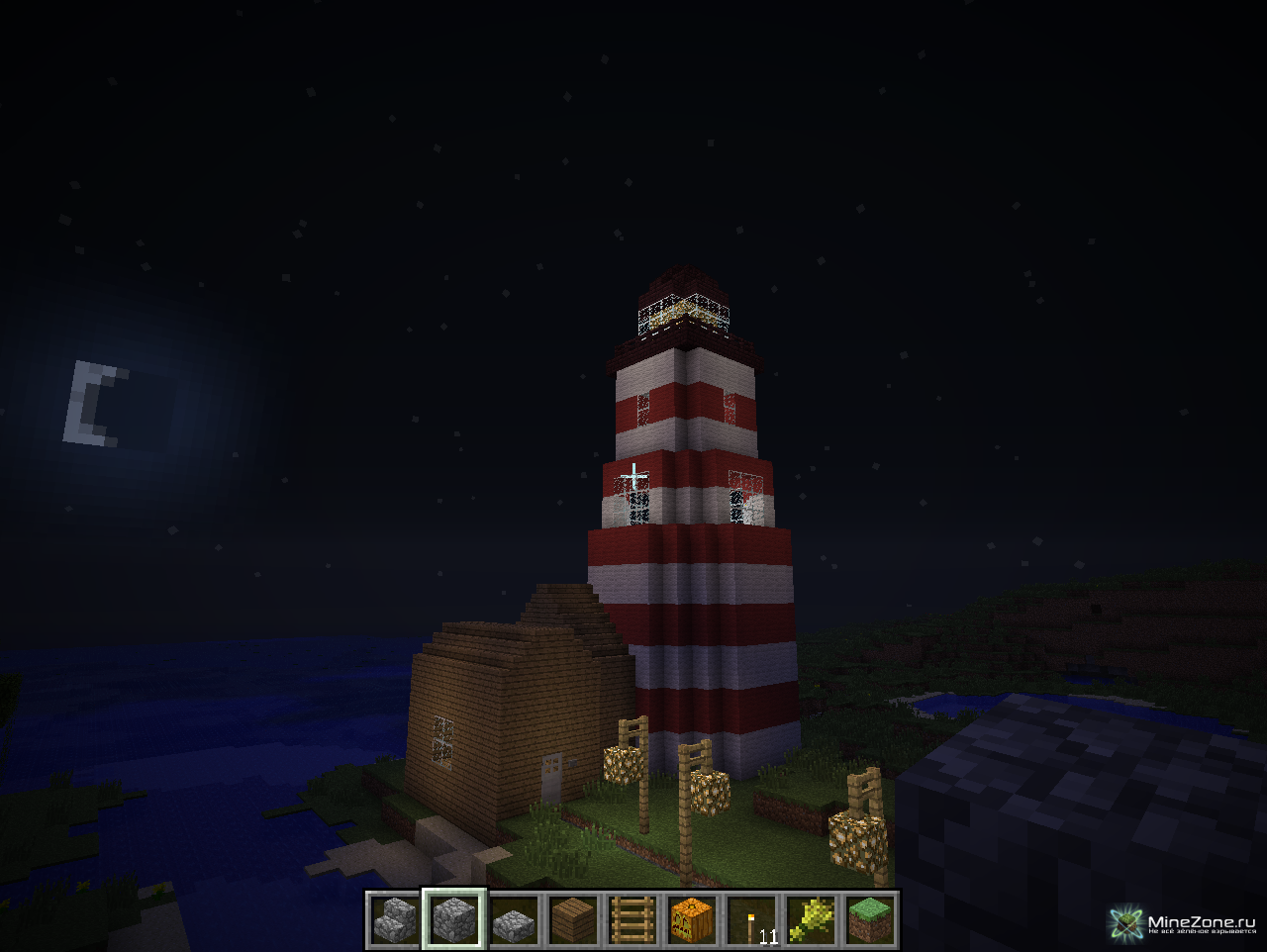Viewport: 1267px width, 952px height.
Task: Pick the ladder slot in the hotbar
Action: click(633, 920)
